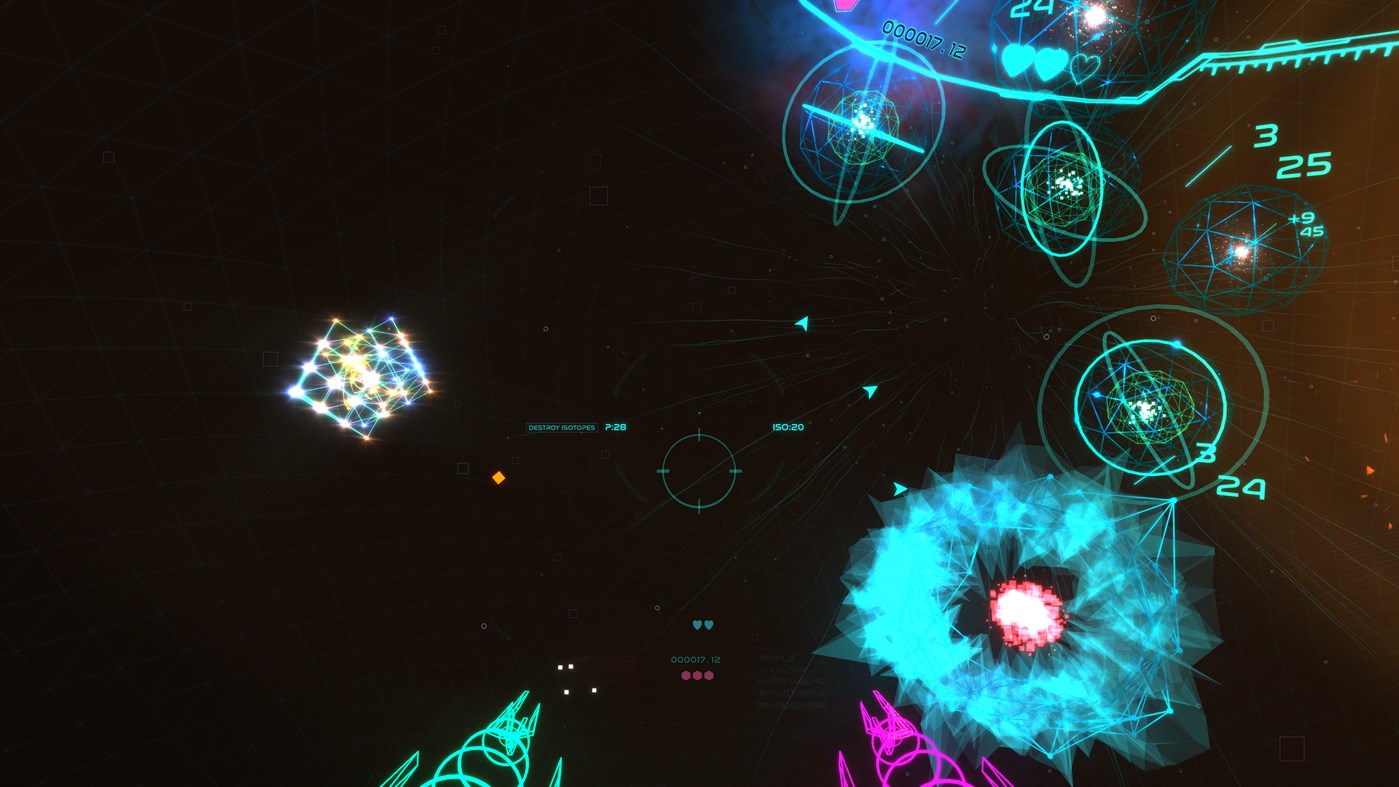1399x787 pixels.
Task: Click the P:28 timer display
Action: [613, 426]
